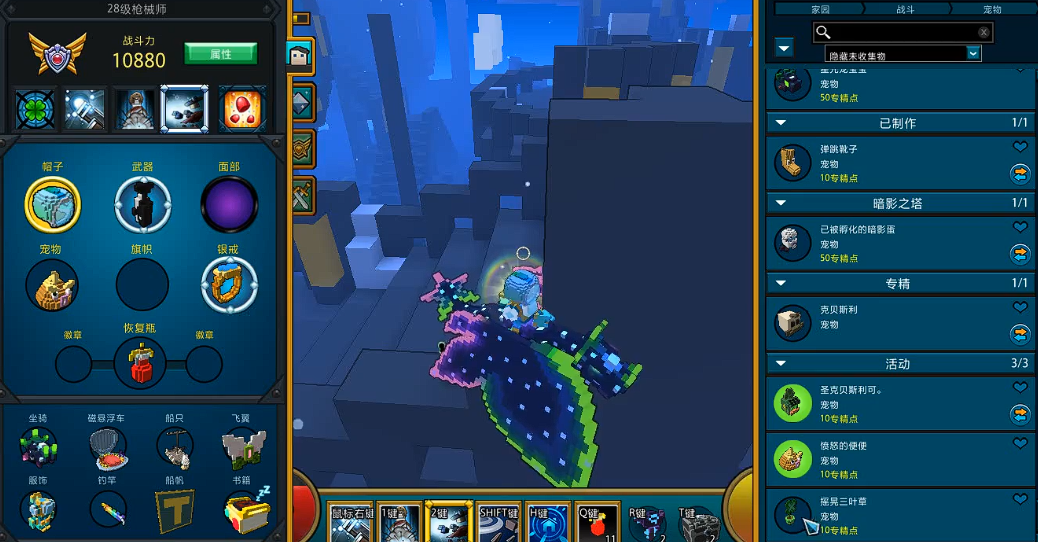1038x542 pixels.
Task: Favorite 克贝斯利 with its heart icon
Action: click(1020, 308)
